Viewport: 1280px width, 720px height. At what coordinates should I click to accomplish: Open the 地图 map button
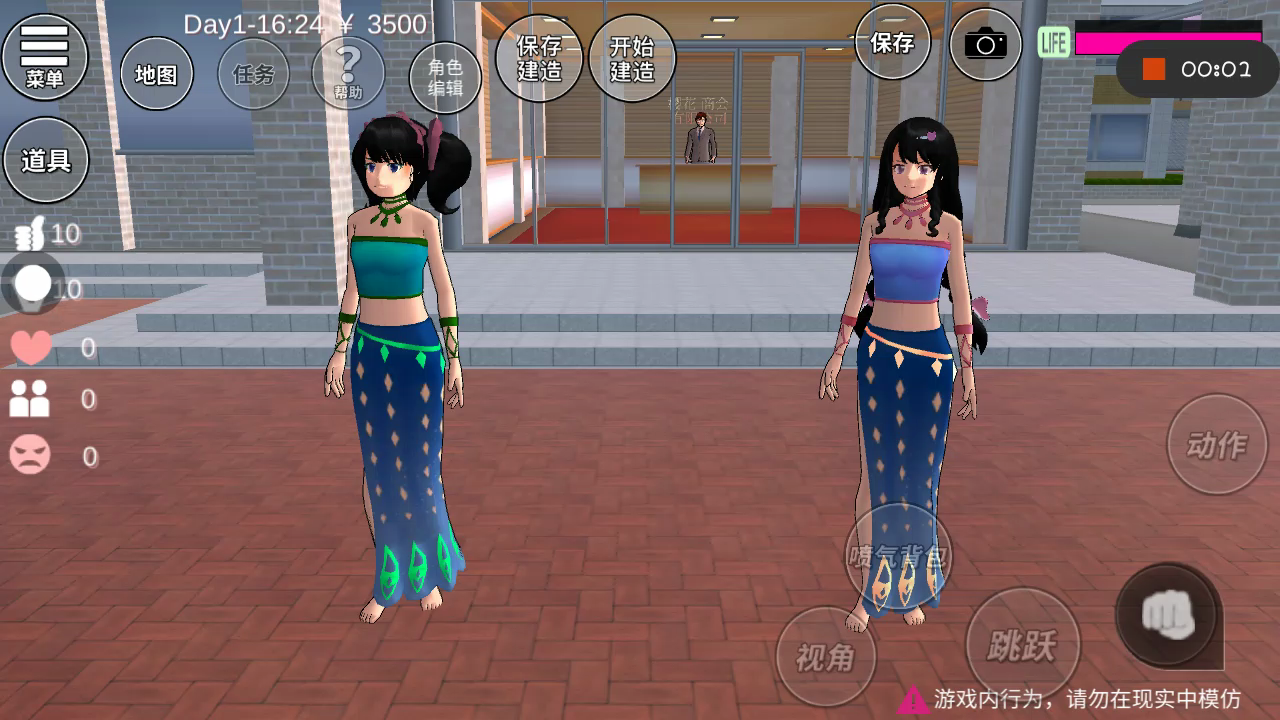coord(156,74)
